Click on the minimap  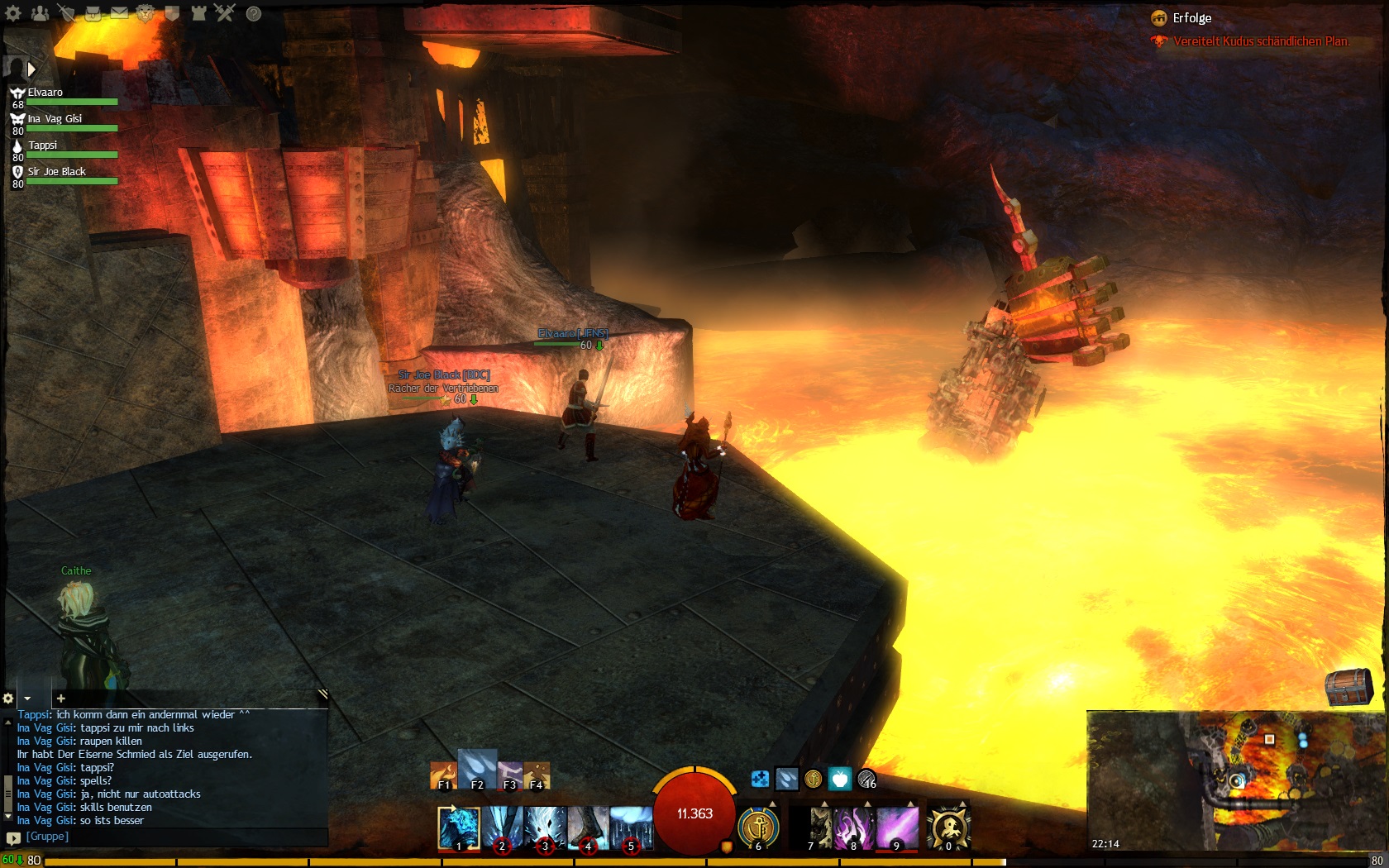pos(1236,780)
